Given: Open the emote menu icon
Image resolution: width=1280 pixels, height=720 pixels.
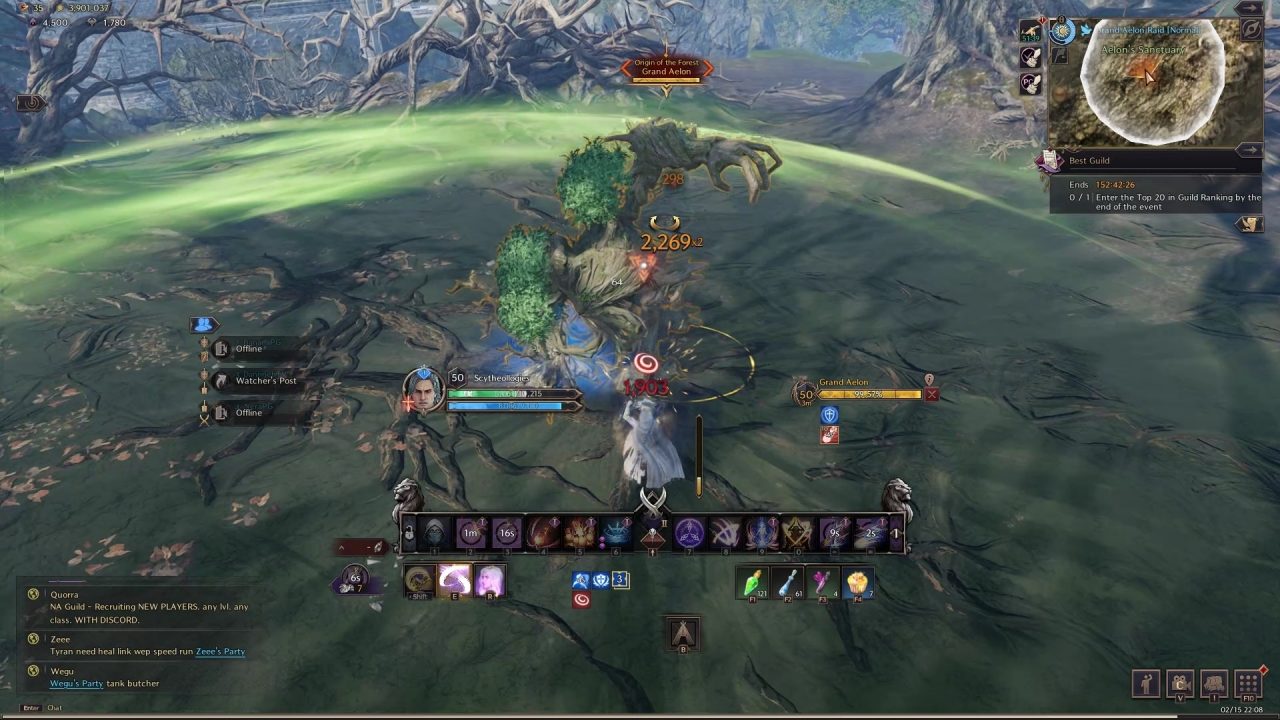Looking at the screenshot, I should point(1148,685).
